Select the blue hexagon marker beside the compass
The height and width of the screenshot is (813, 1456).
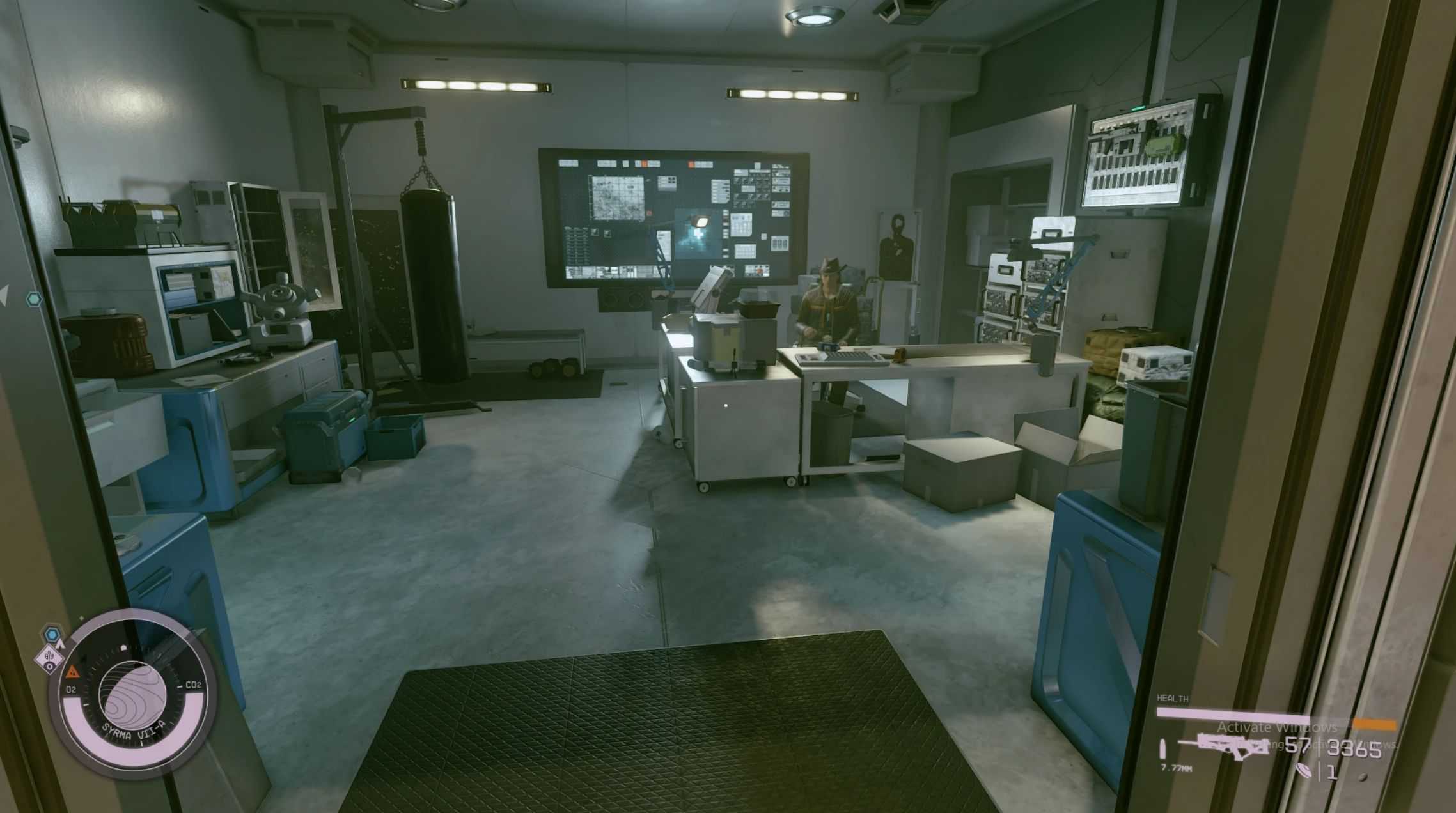tap(52, 635)
